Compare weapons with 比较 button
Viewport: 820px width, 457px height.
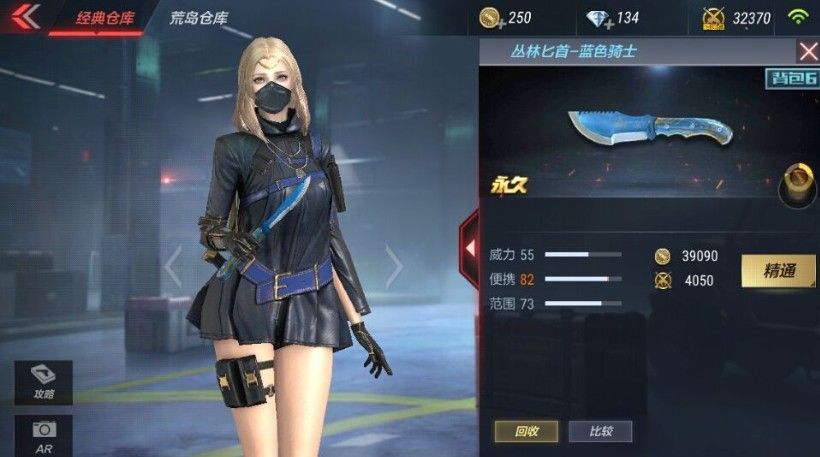pos(600,431)
